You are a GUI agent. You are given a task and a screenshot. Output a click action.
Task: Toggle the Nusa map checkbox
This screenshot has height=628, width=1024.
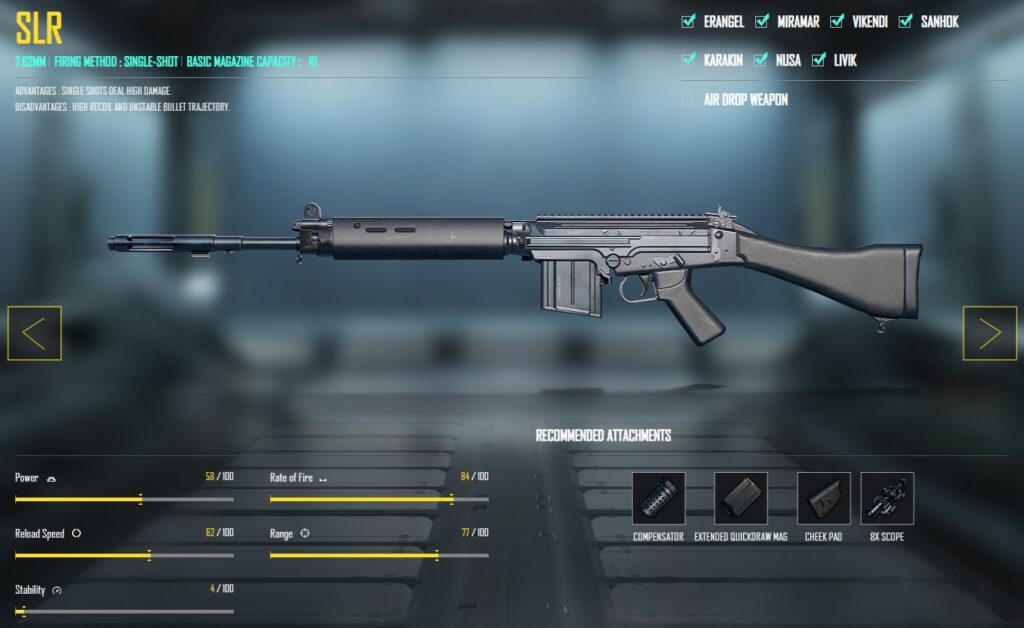click(x=761, y=60)
